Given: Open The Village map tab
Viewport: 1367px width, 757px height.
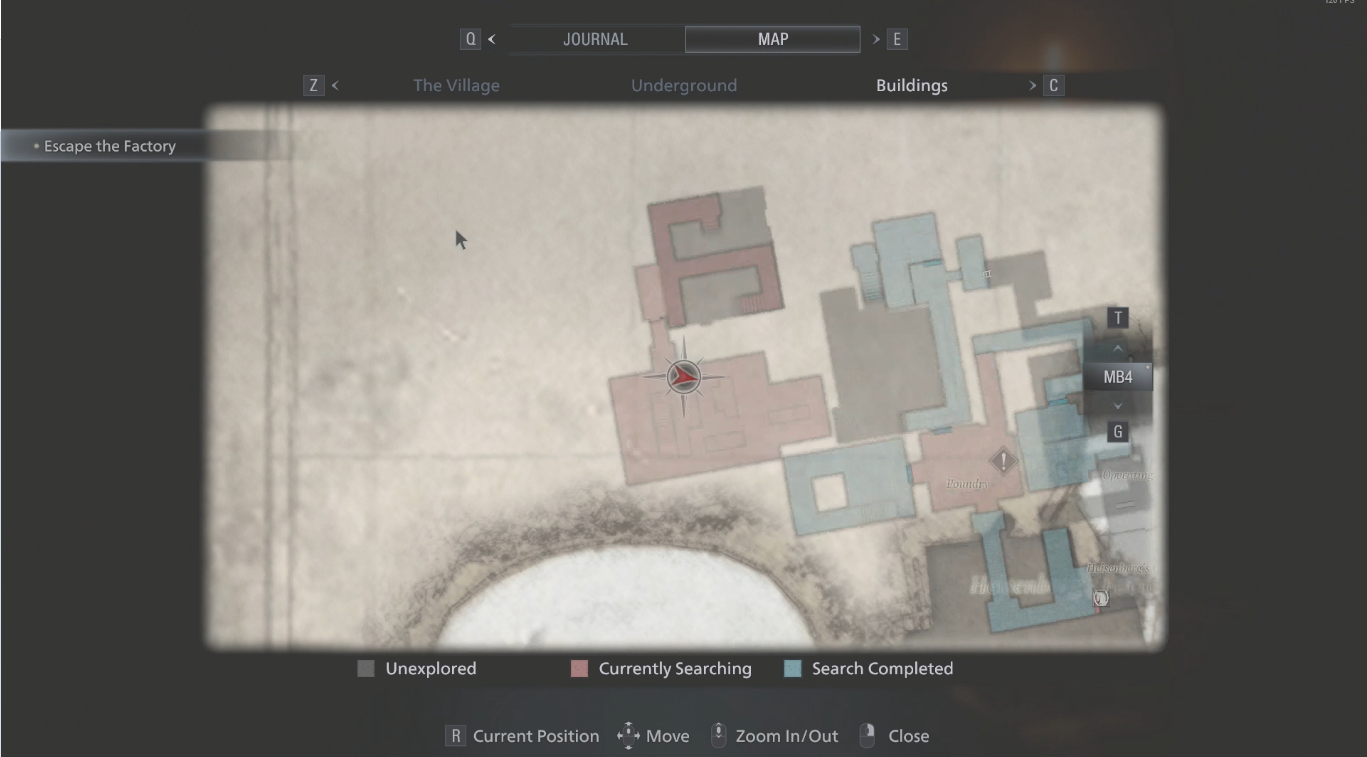Looking at the screenshot, I should 455,86.
